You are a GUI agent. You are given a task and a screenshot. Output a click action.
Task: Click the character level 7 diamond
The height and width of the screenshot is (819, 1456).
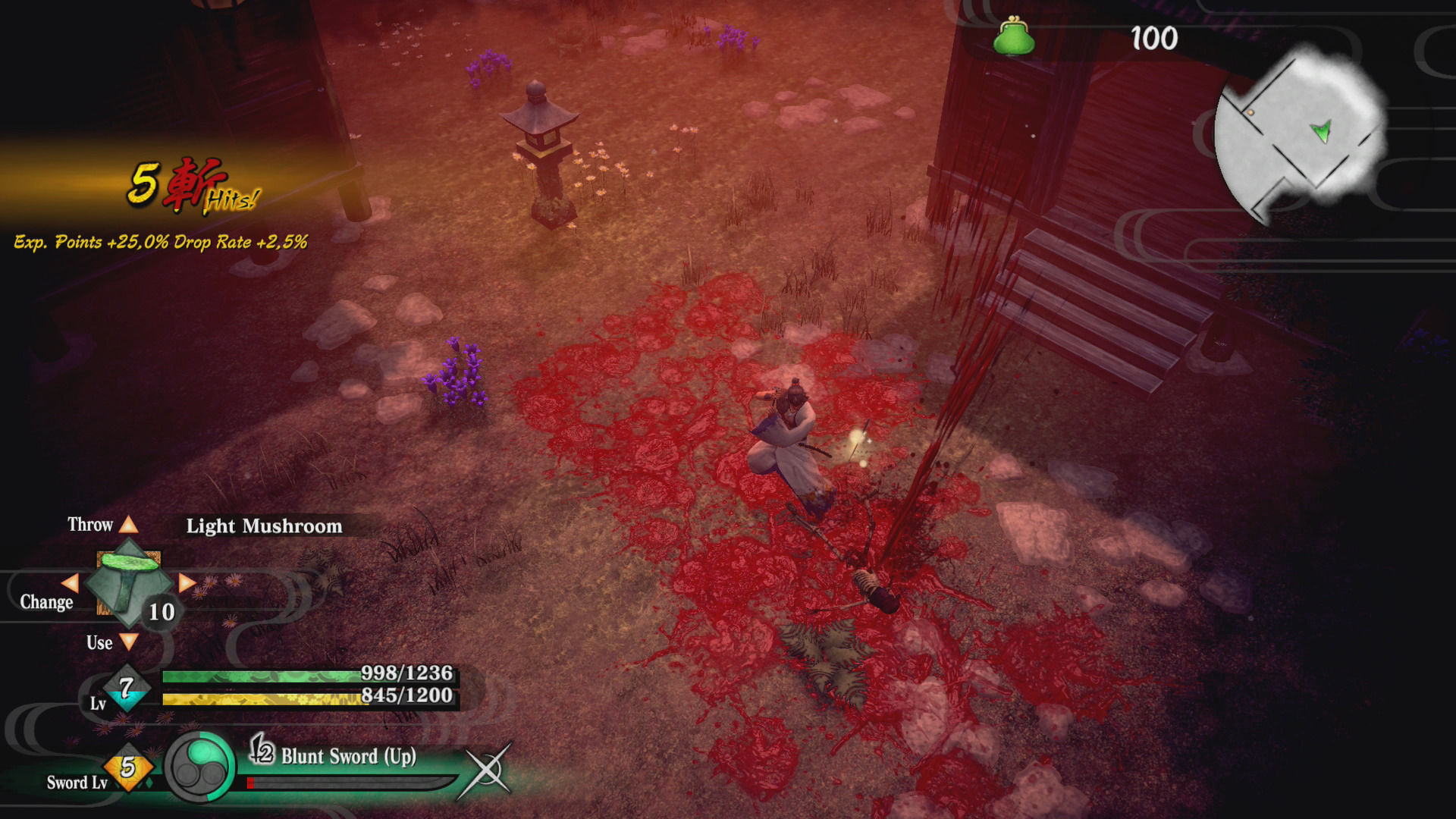(126, 687)
